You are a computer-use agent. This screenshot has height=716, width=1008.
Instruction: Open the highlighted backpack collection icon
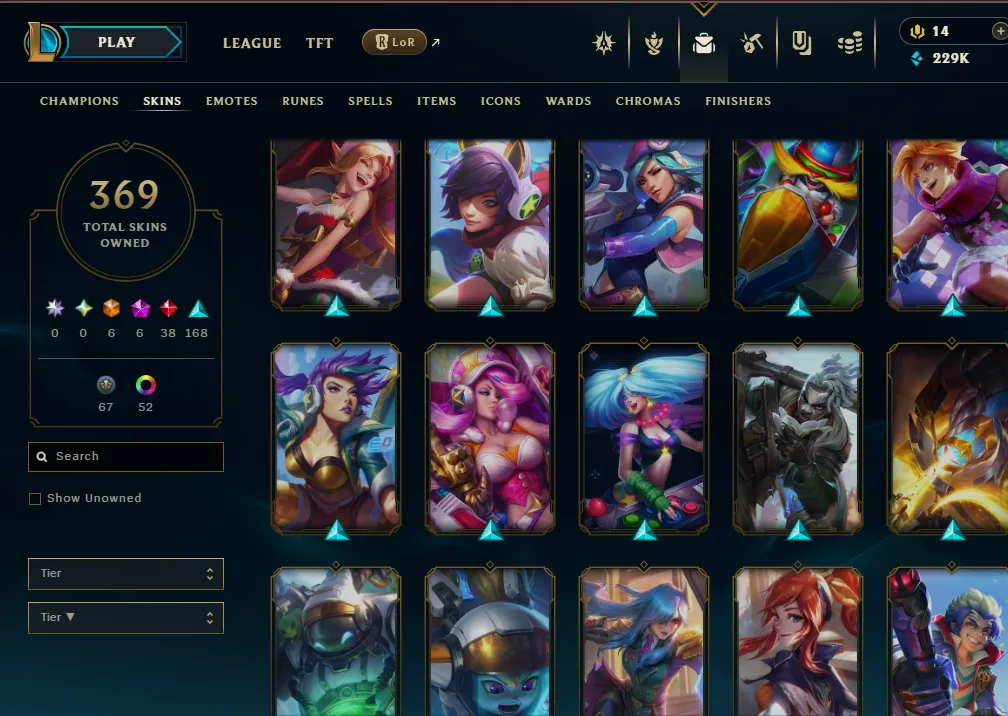tap(703, 44)
